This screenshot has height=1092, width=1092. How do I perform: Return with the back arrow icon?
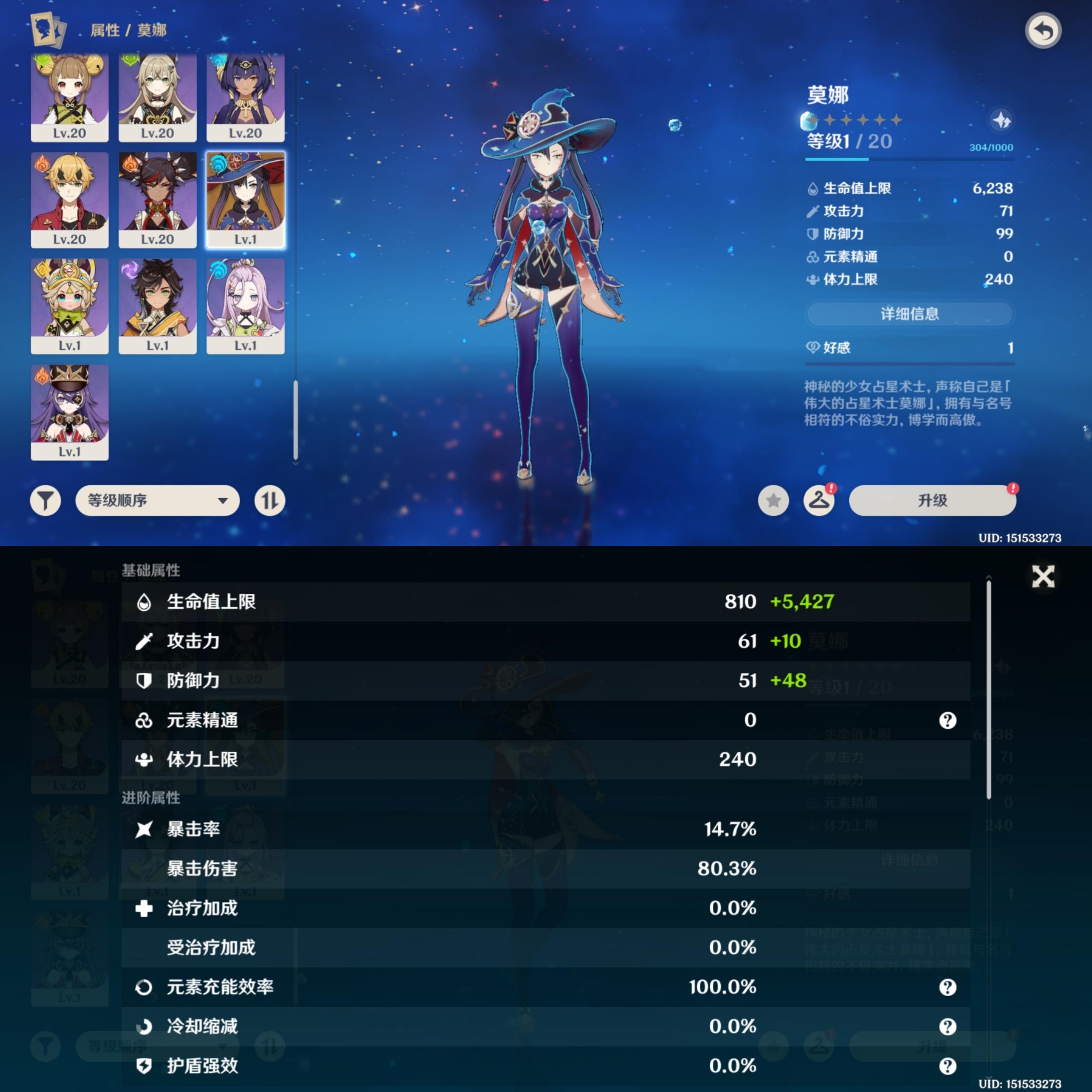(x=1043, y=30)
